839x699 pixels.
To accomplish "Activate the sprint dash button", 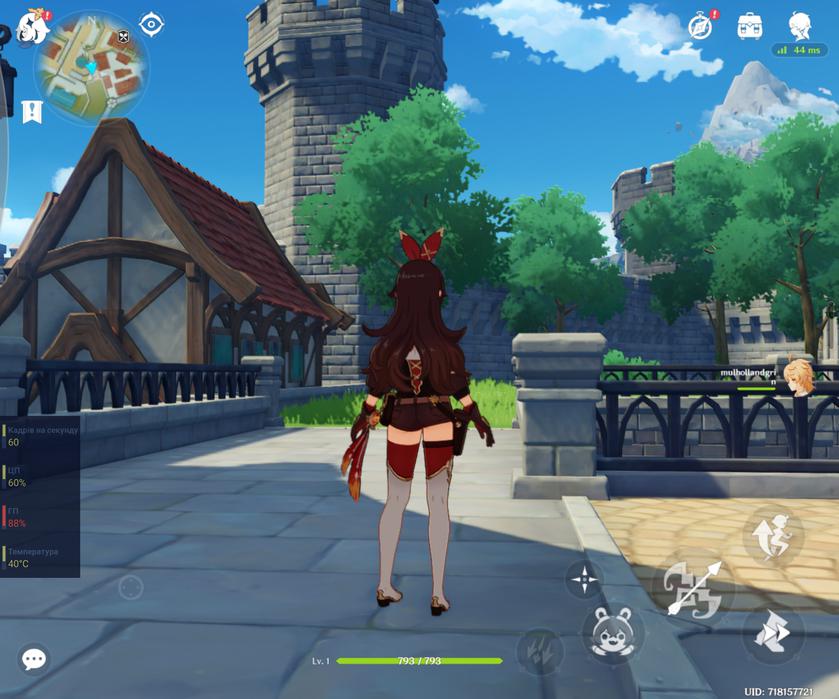I will click(x=773, y=633).
